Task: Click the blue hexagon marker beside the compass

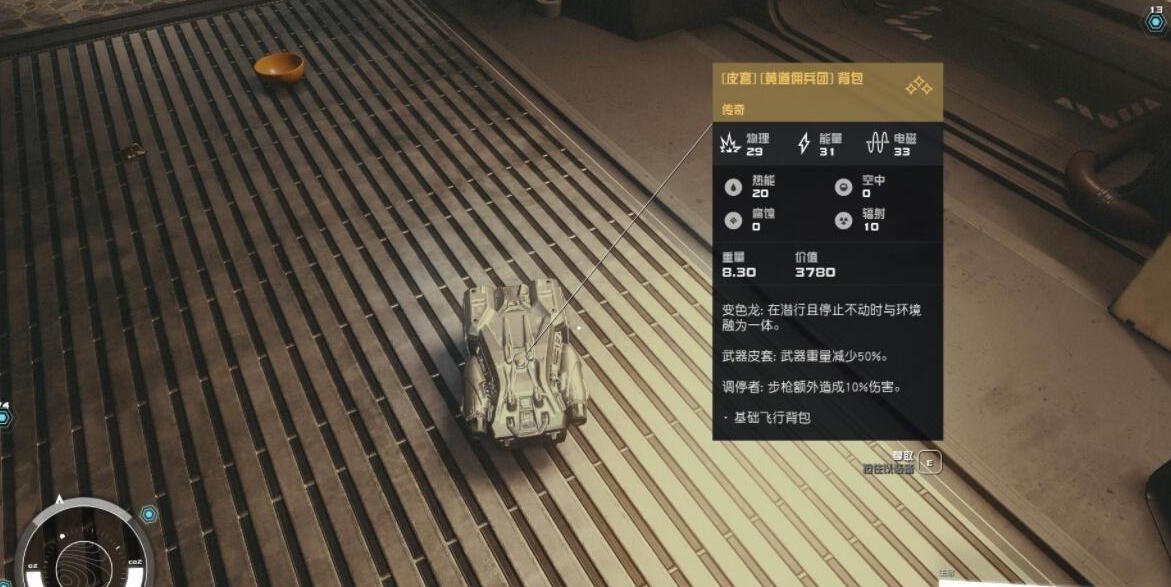Action: point(149,514)
